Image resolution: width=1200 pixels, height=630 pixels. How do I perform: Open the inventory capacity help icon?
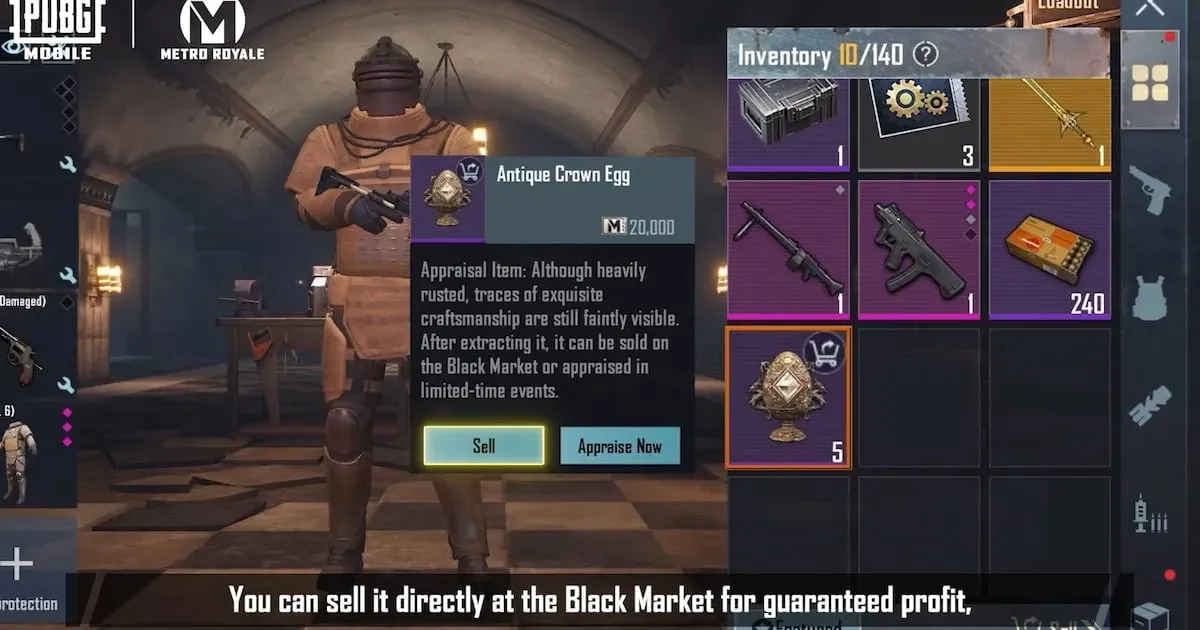(926, 55)
